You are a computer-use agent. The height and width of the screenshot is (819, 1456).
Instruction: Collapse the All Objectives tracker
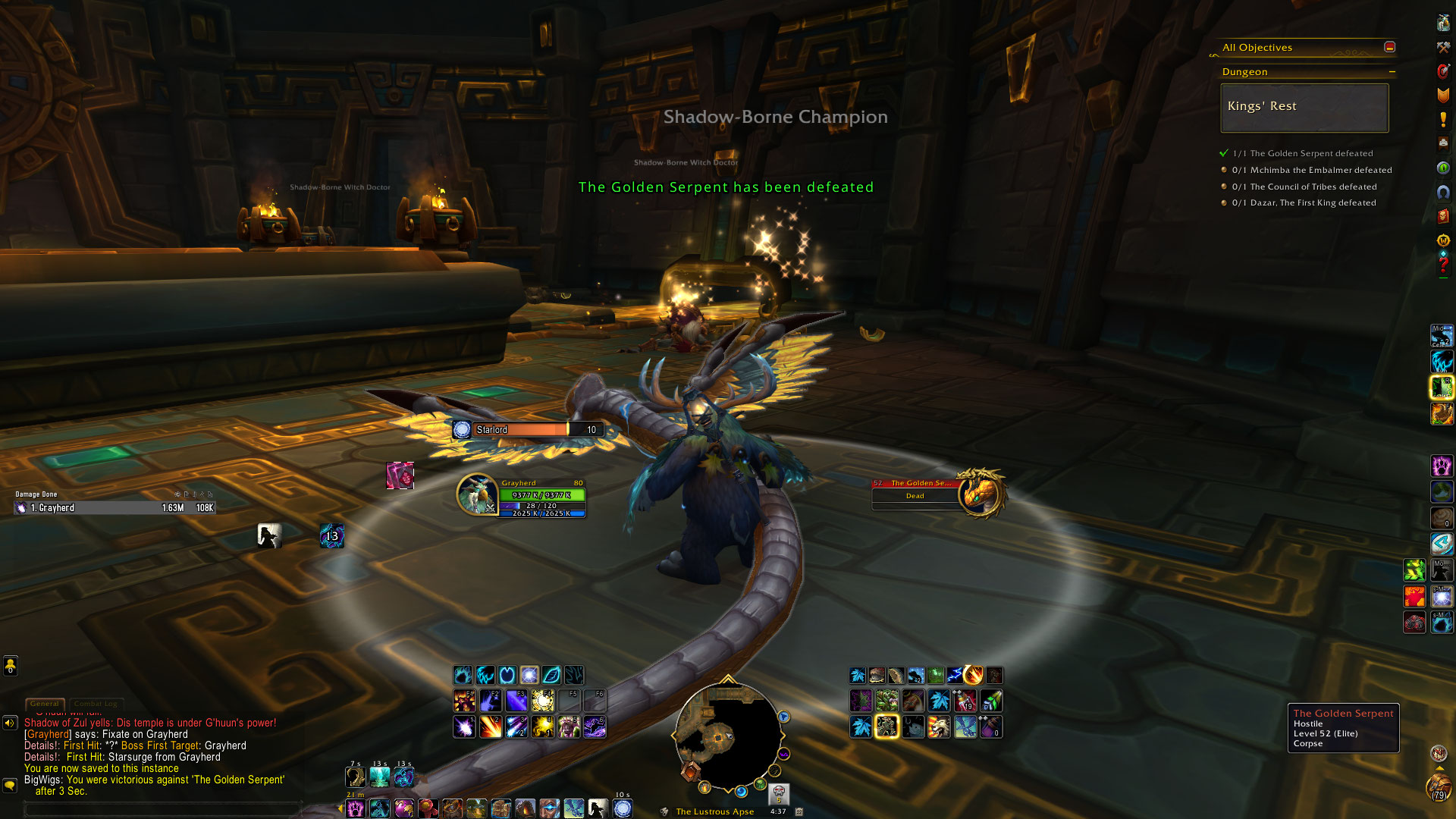click(x=1389, y=47)
